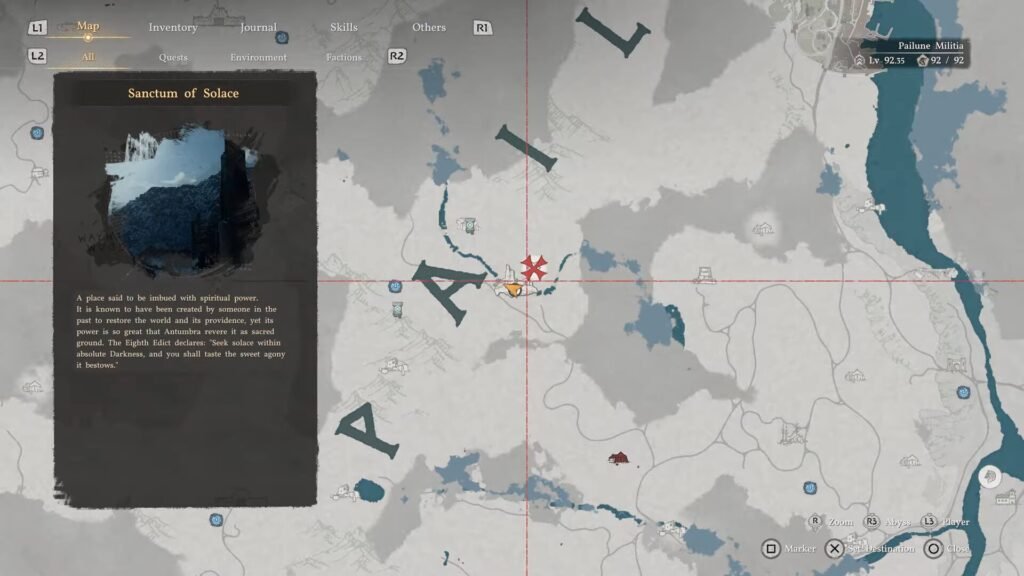This screenshot has height=576, width=1024.
Task: Switch to the Inventory tab
Action: pyautogui.click(x=172, y=27)
